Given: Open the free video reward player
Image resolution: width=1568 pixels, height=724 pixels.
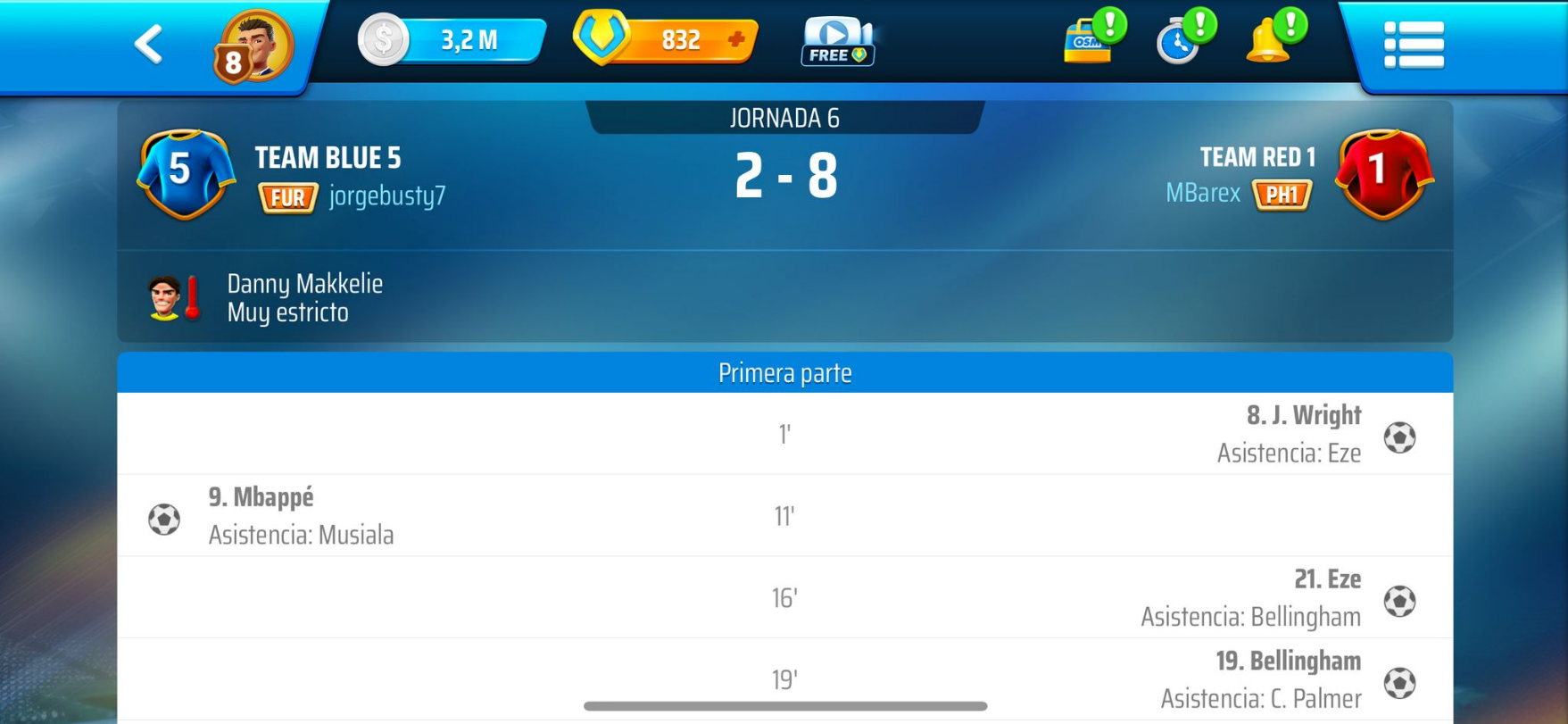Looking at the screenshot, I should (x=837, y=42).
